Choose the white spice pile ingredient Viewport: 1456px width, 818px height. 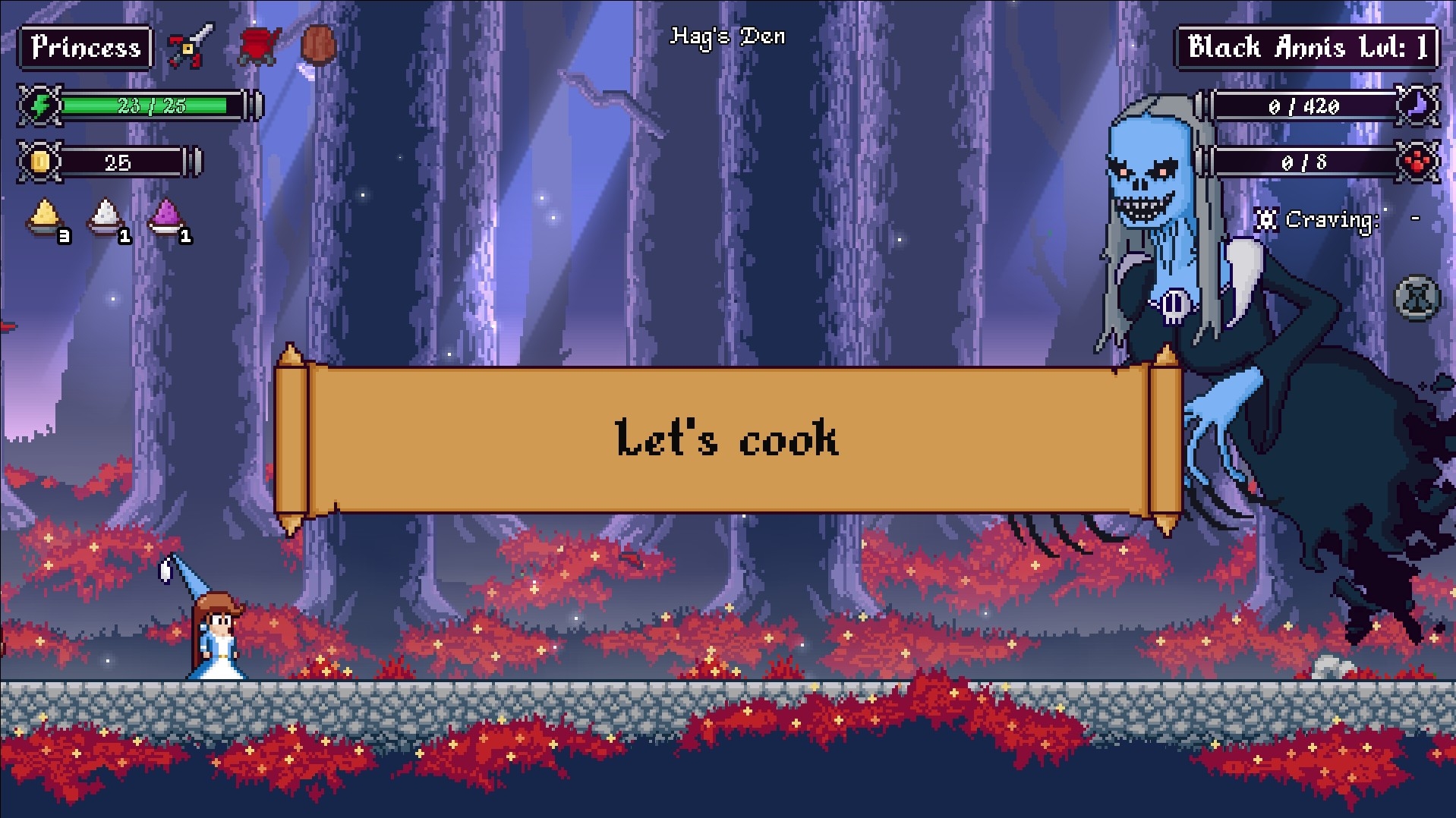(106, 217)
